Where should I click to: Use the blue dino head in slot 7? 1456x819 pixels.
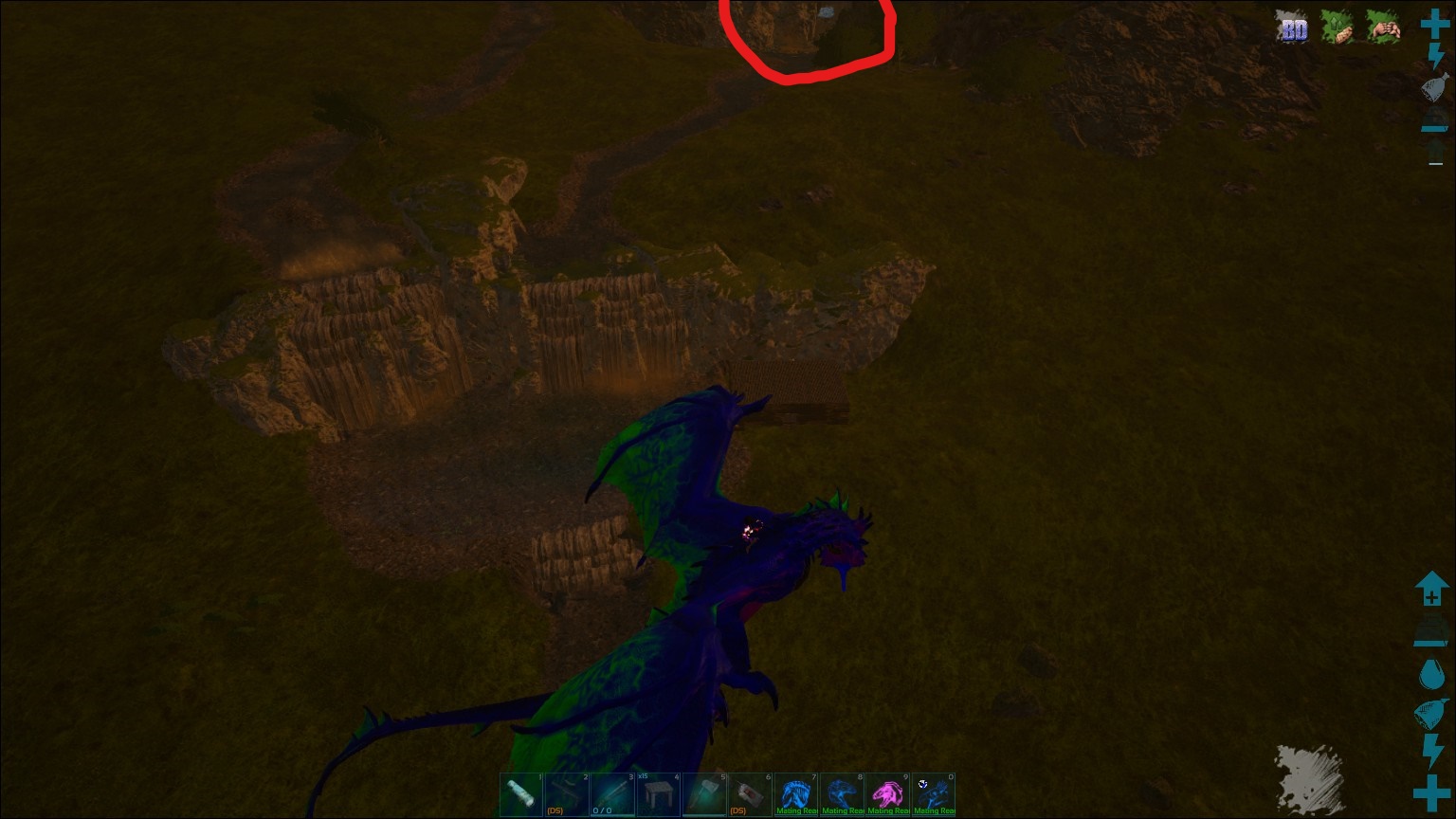point(795,794)
